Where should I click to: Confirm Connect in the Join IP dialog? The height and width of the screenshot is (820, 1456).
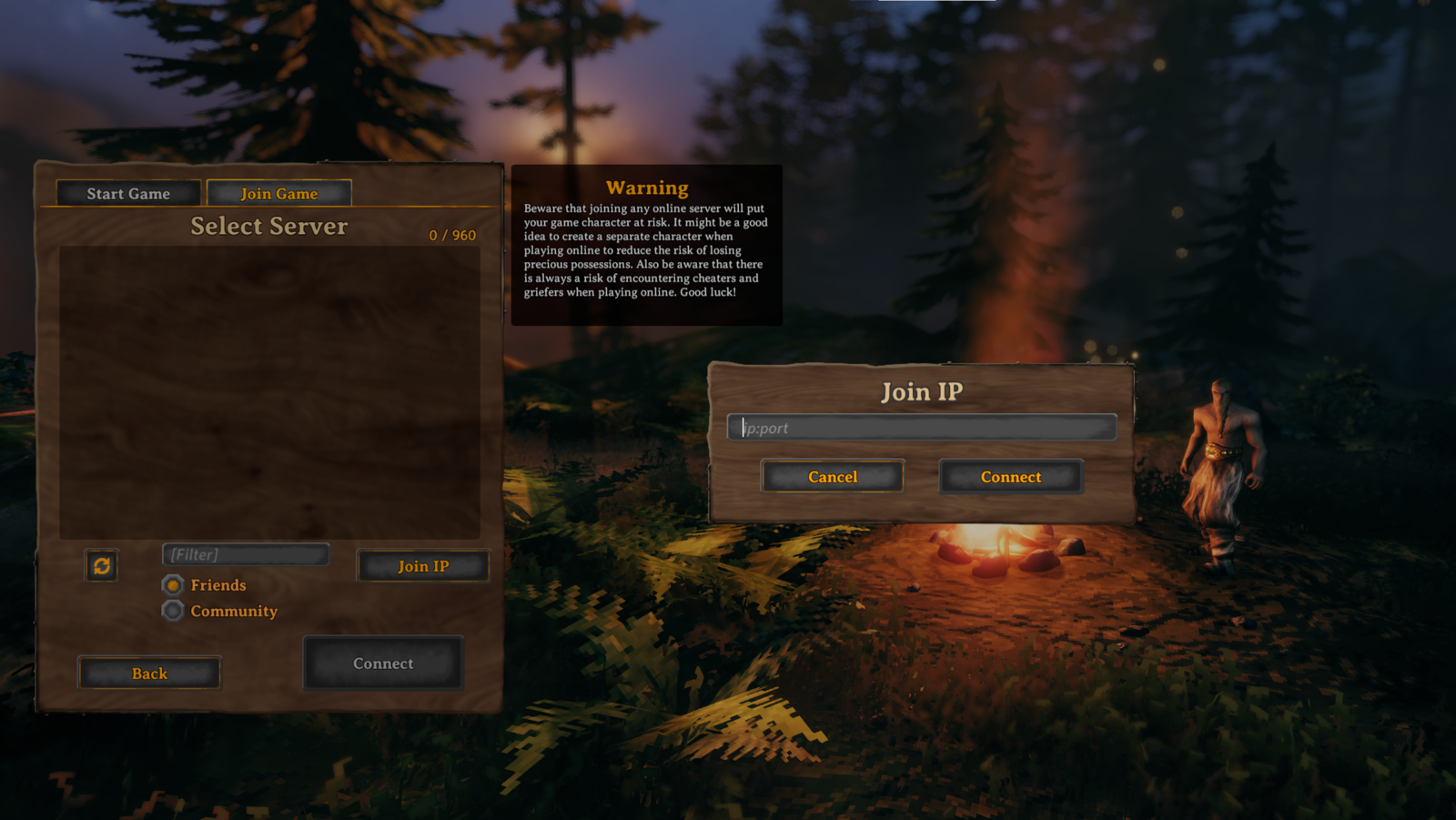tap(1011, 477)
